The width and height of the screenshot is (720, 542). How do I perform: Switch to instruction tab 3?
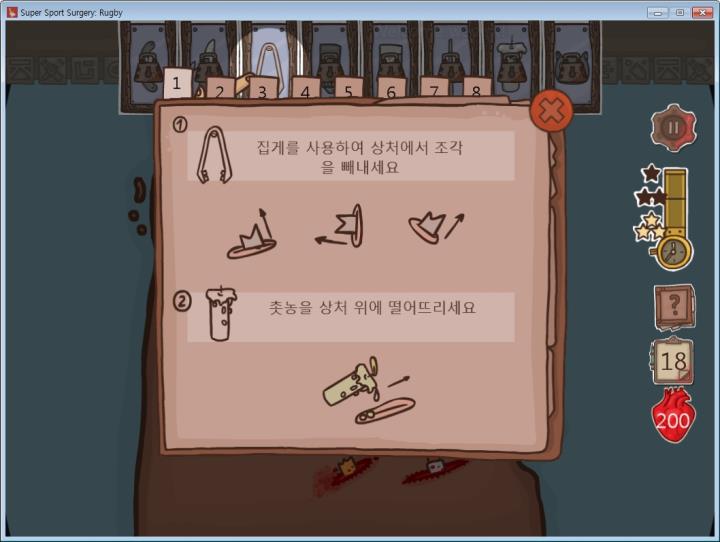pos(263,90)
